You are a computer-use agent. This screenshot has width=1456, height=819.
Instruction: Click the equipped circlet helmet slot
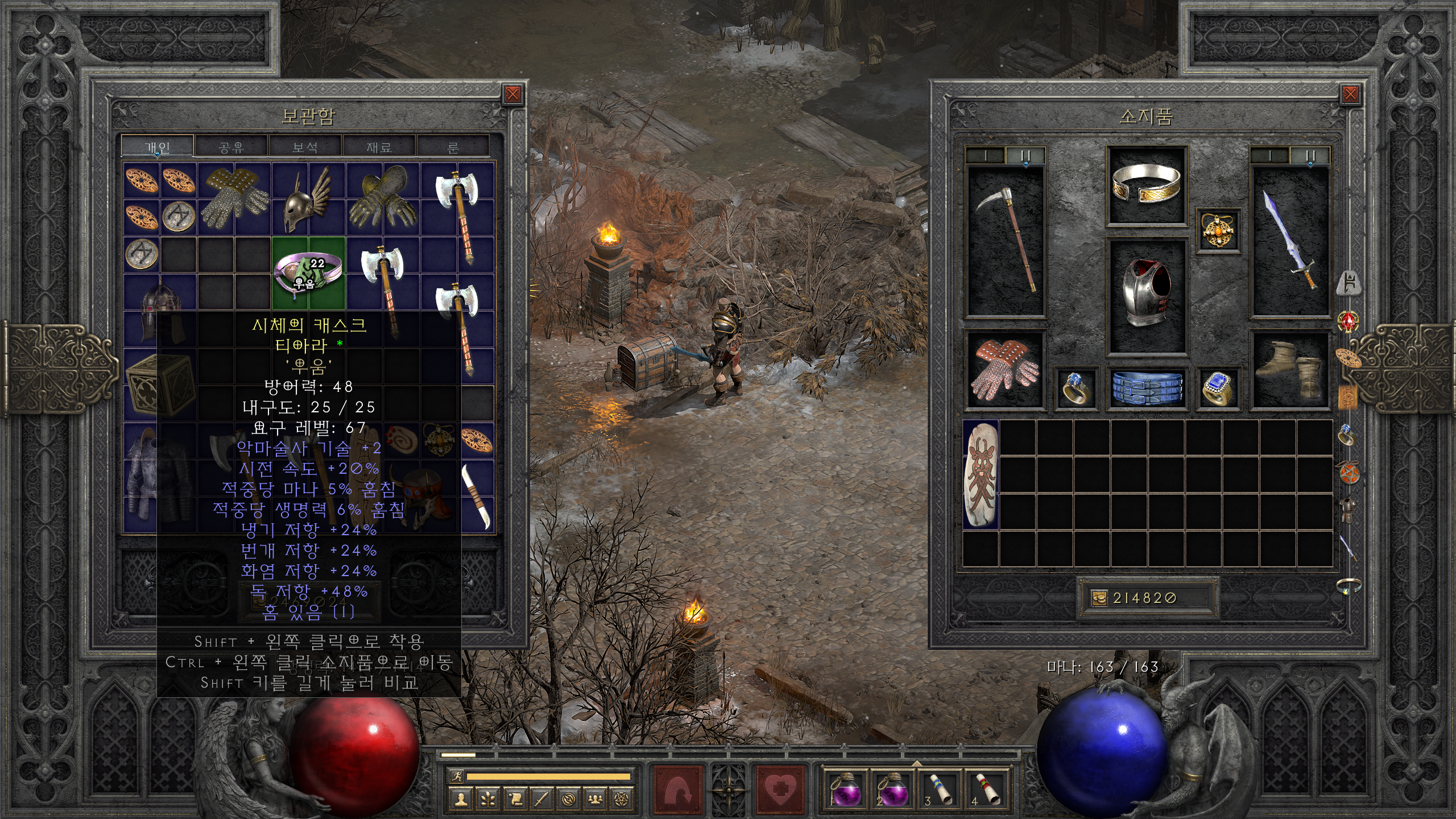coord(1146,185)
